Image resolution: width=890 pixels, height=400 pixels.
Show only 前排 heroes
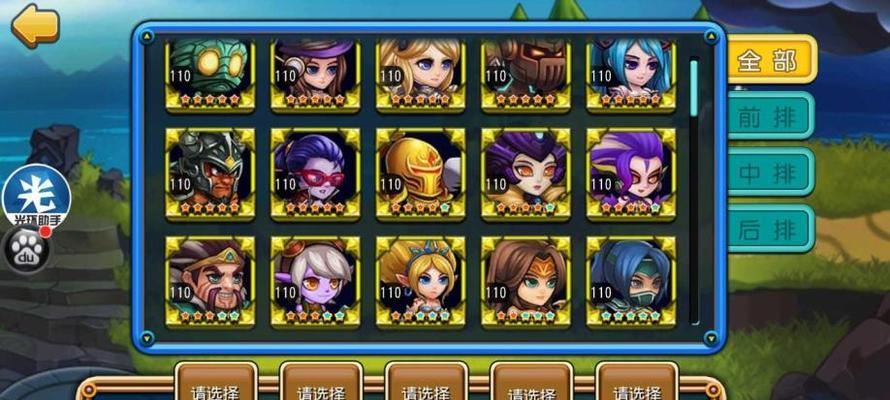769,116
